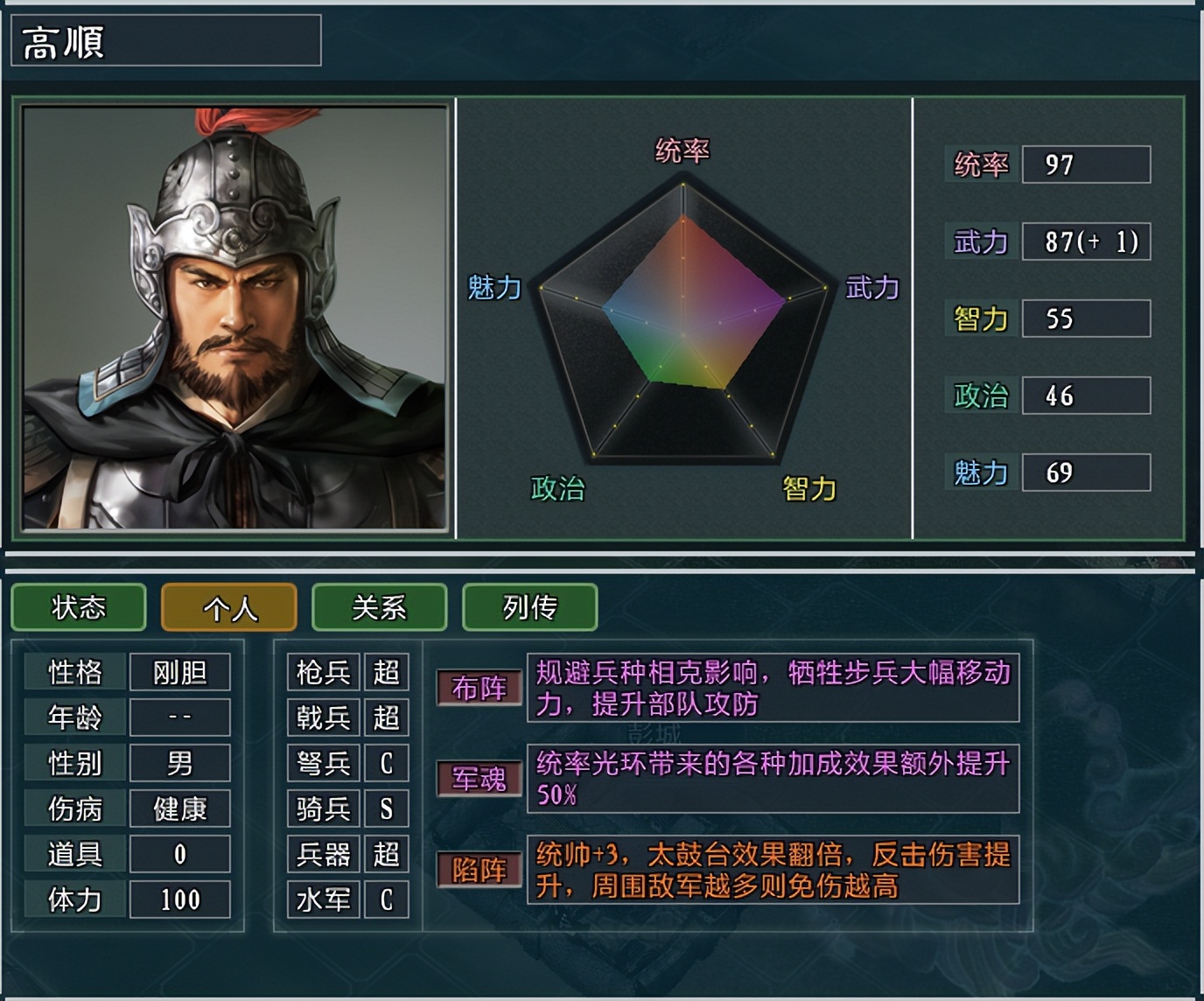This screenshot has height=1001, width=1204.
Task: Select the 个人 highlighted button
Action: (x=228, y=608)
